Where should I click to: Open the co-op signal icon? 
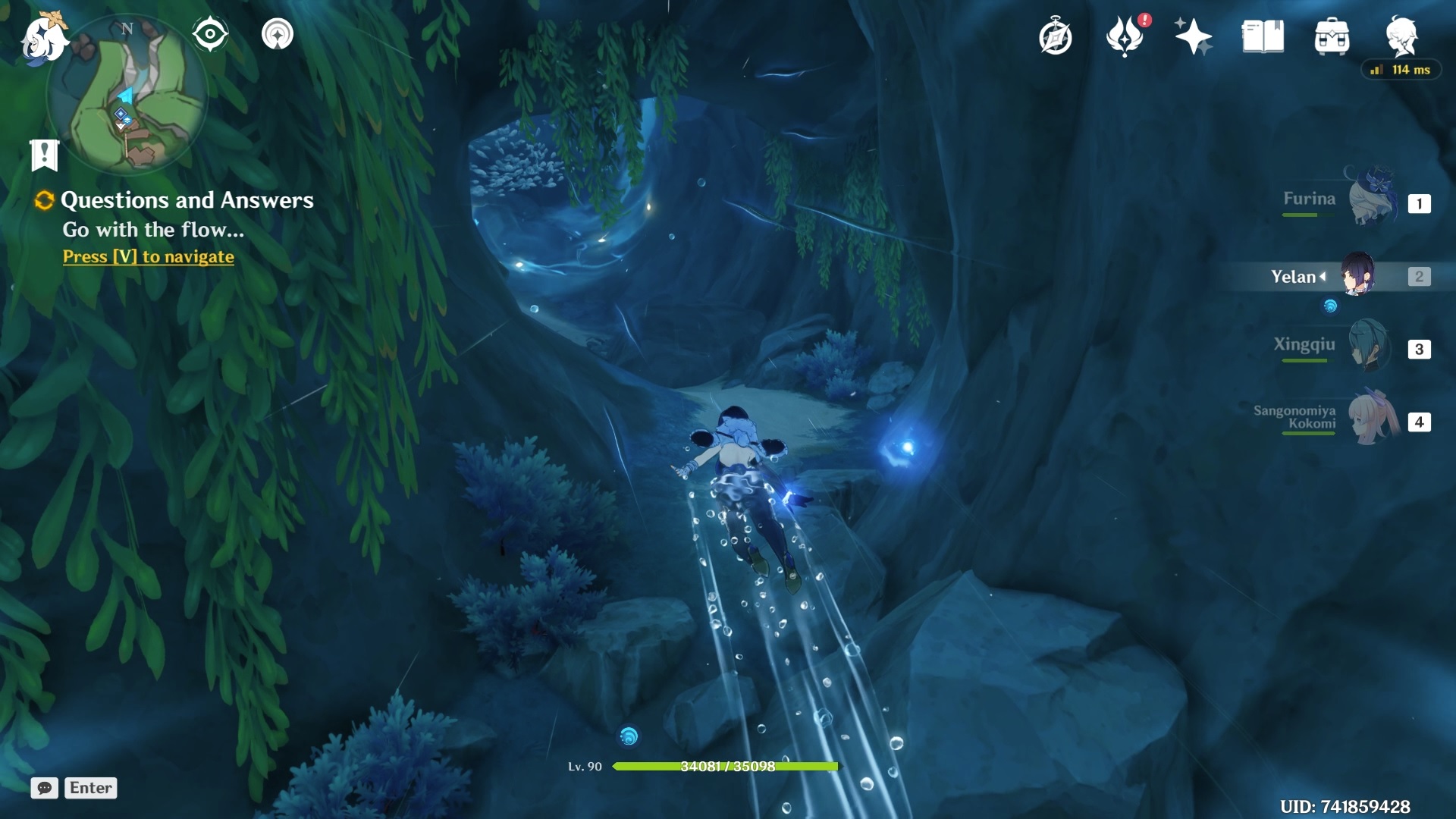point(278,34)
